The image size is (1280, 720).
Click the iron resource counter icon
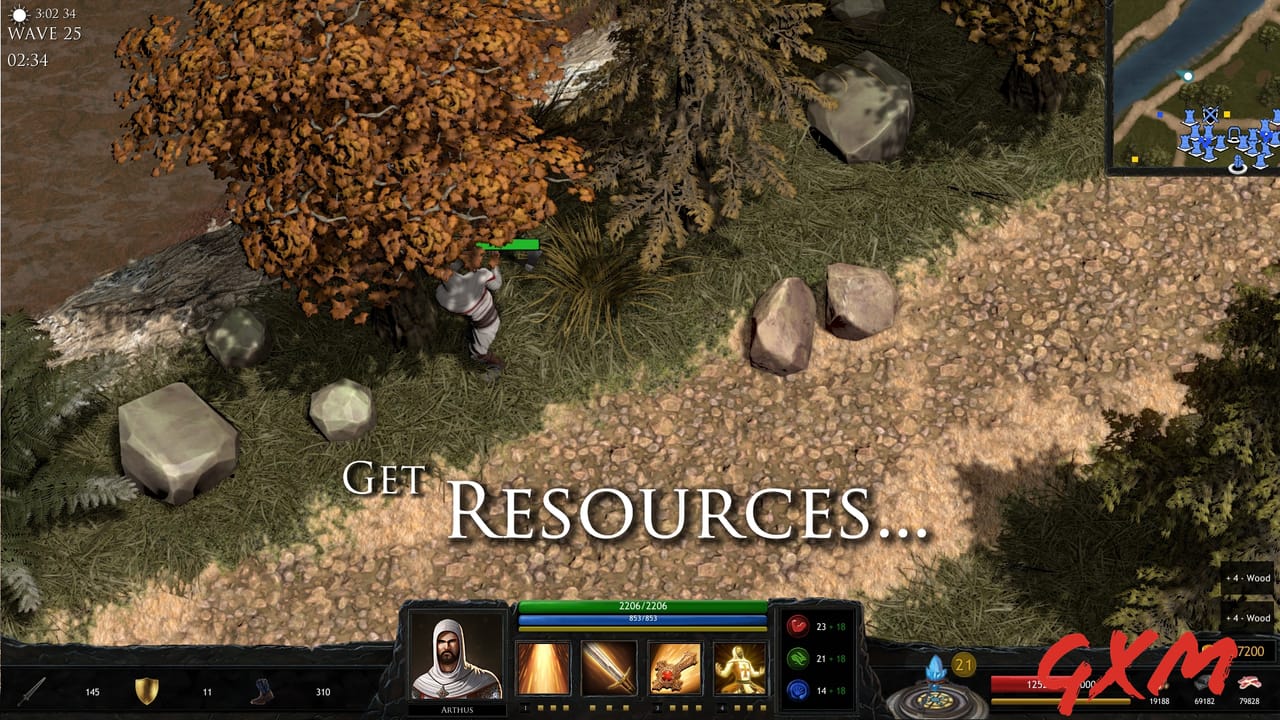pos(1203,685)
